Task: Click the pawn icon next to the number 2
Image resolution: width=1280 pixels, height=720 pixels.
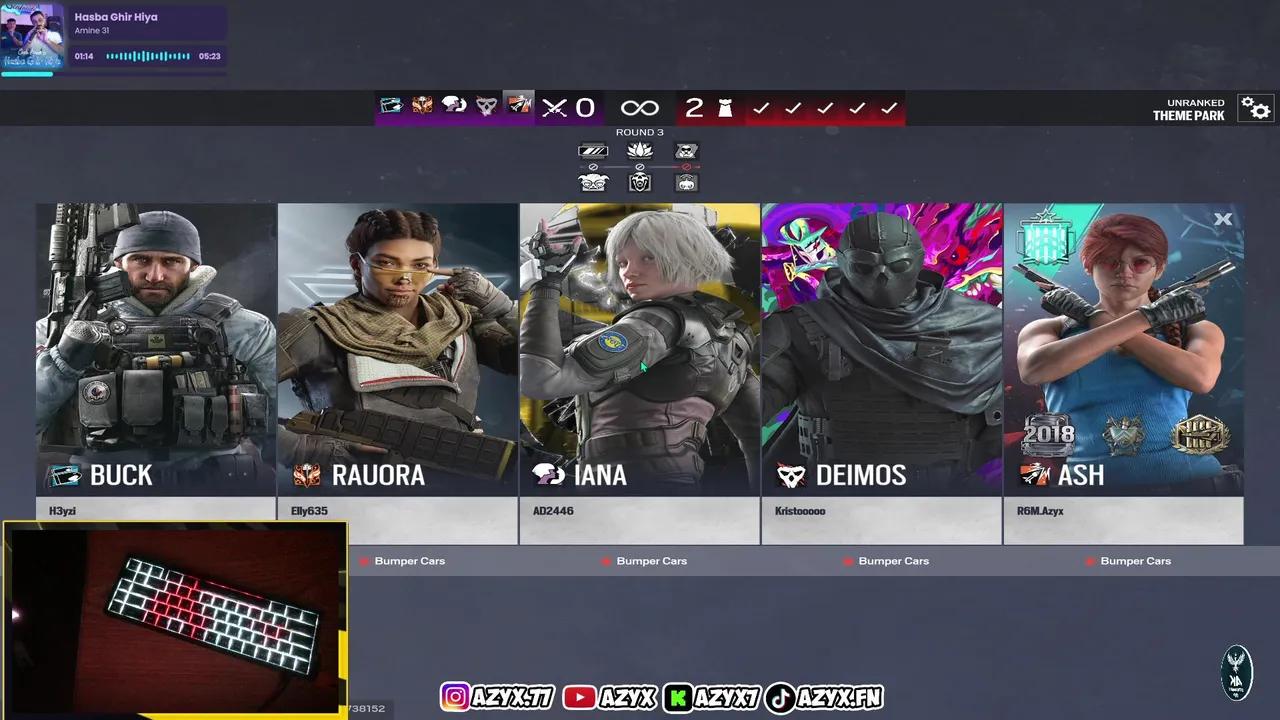Action: (723, 108)
